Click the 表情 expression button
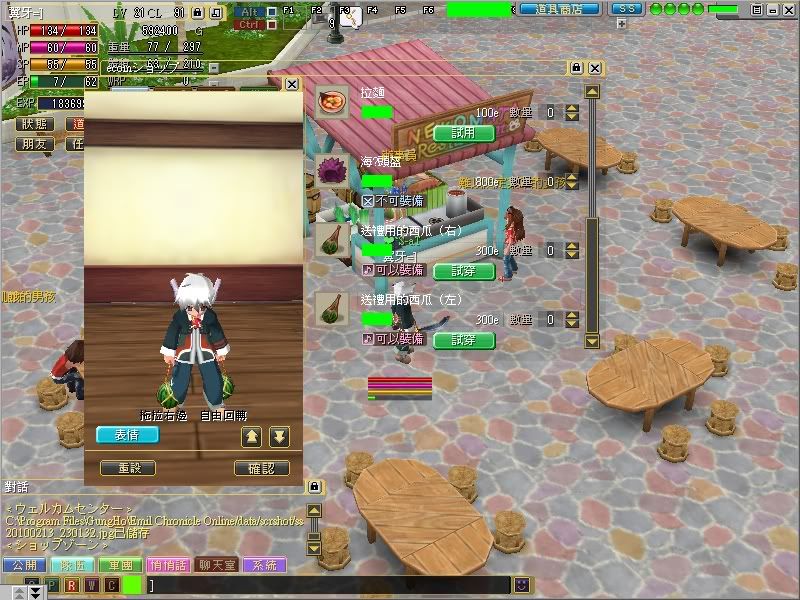 [x=127, y=435]
